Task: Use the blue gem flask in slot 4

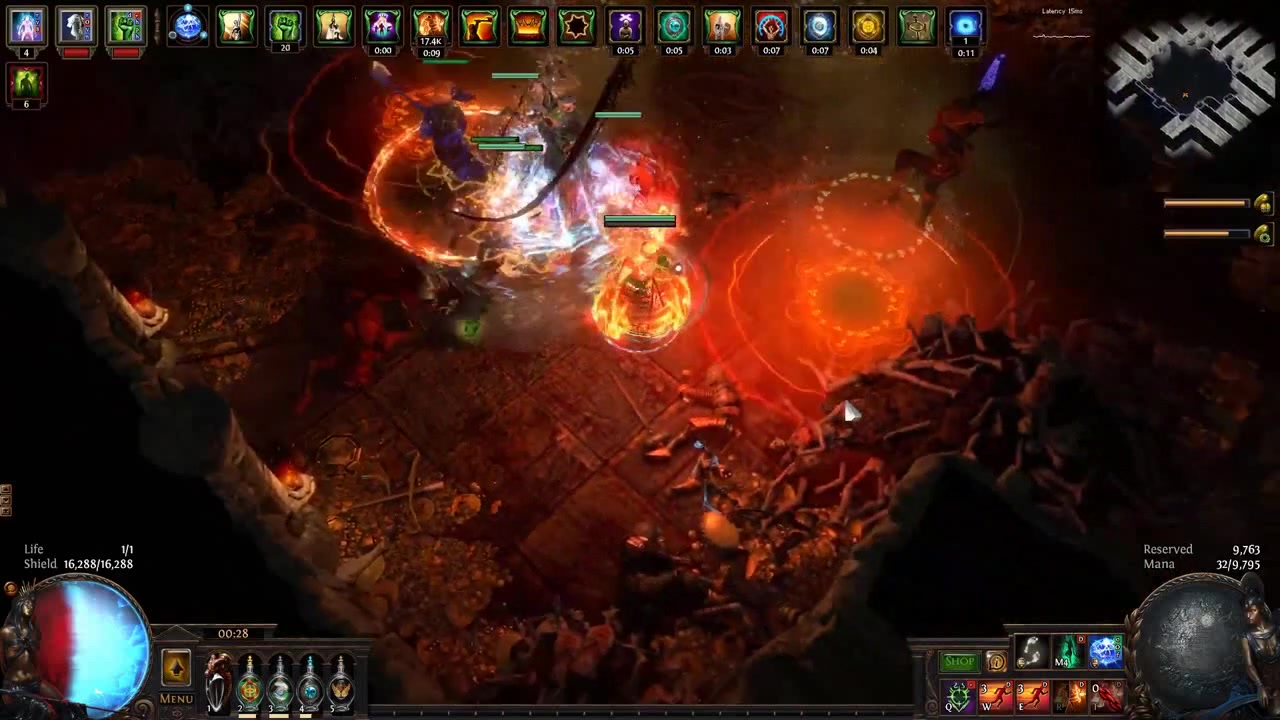Action: (311, 684)
